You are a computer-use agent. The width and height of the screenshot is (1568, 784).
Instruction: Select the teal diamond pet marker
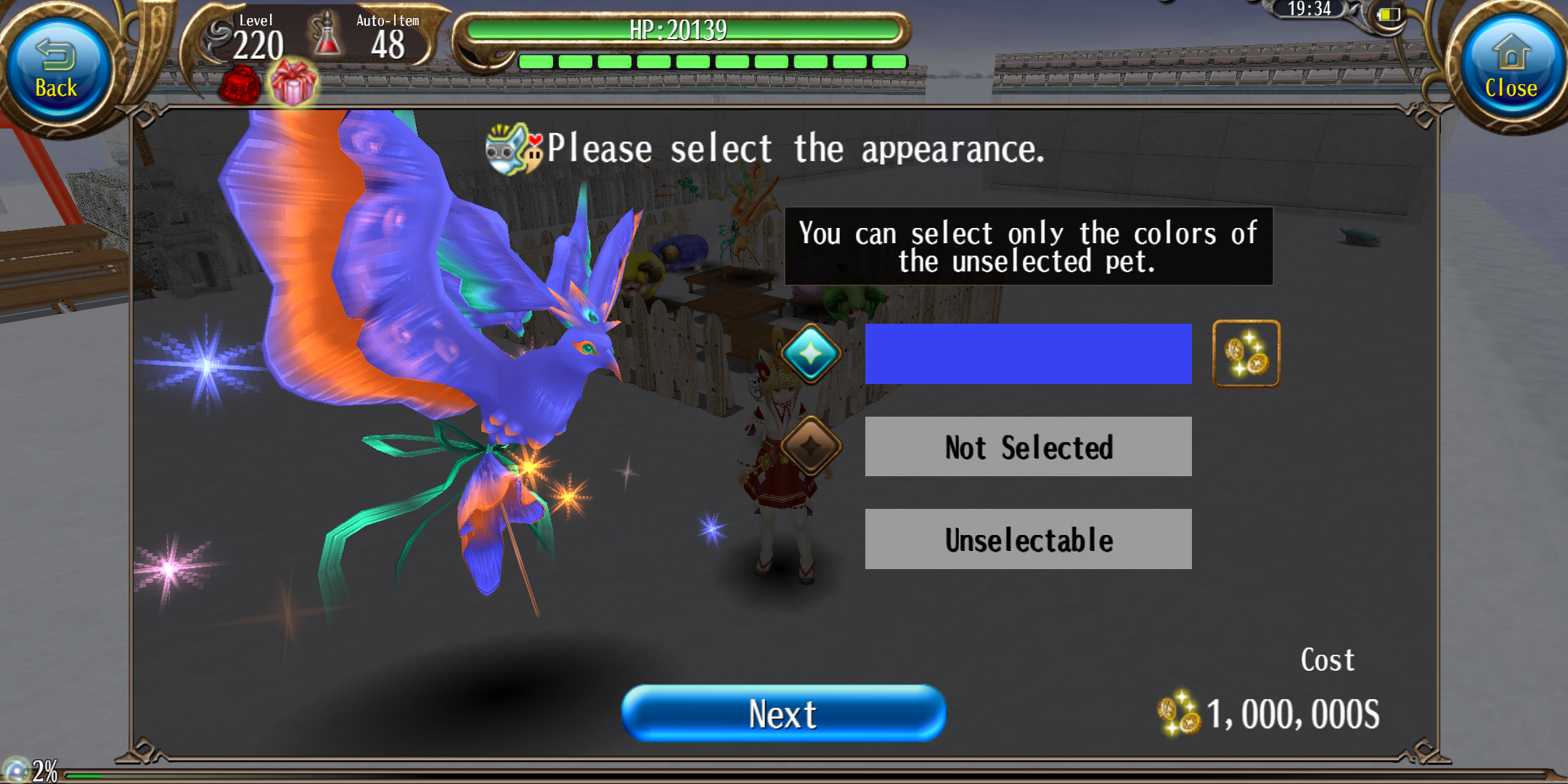[811, 354]
